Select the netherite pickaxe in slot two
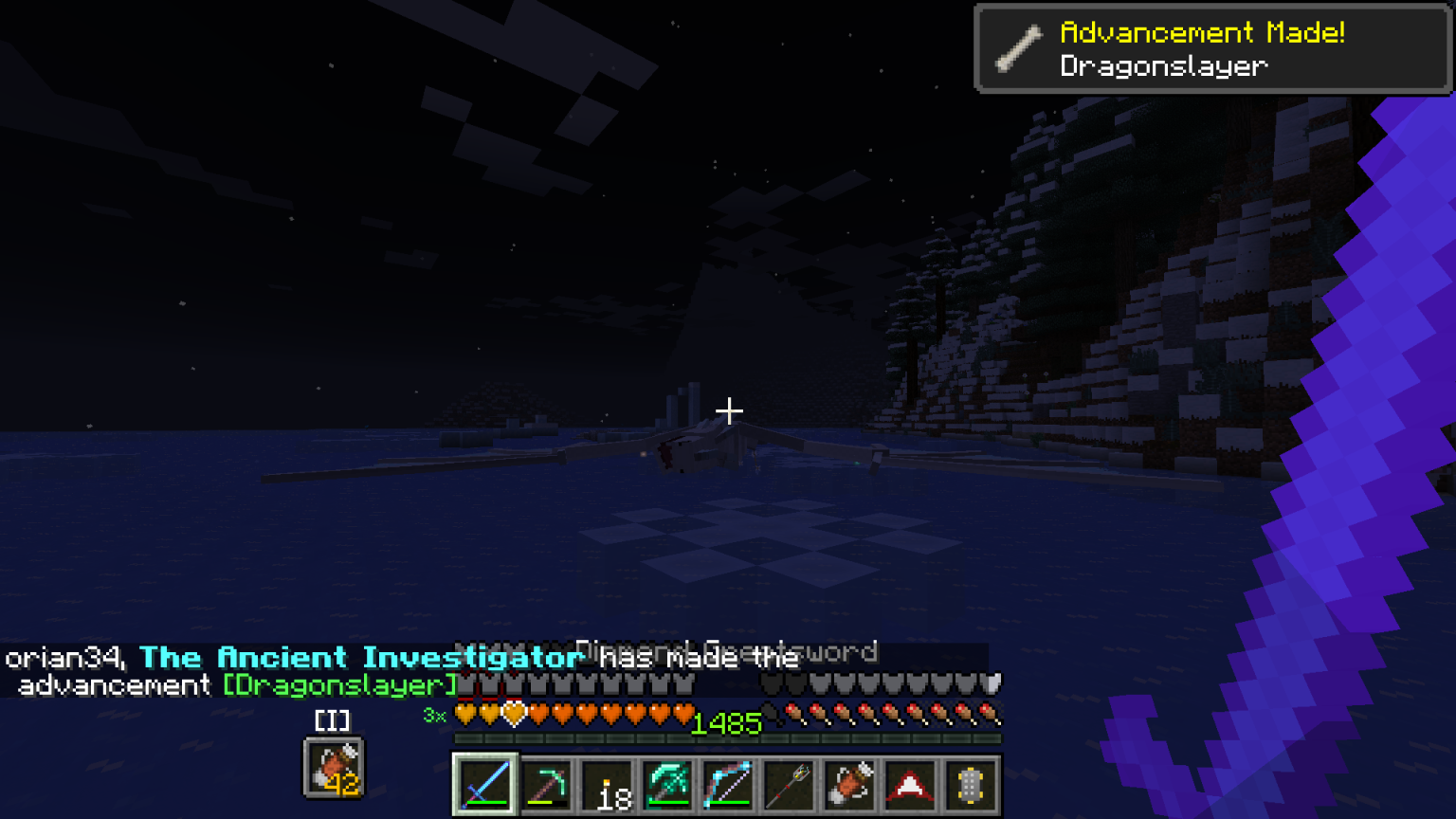Viewport: 1456px width, 819px height. 545,783
